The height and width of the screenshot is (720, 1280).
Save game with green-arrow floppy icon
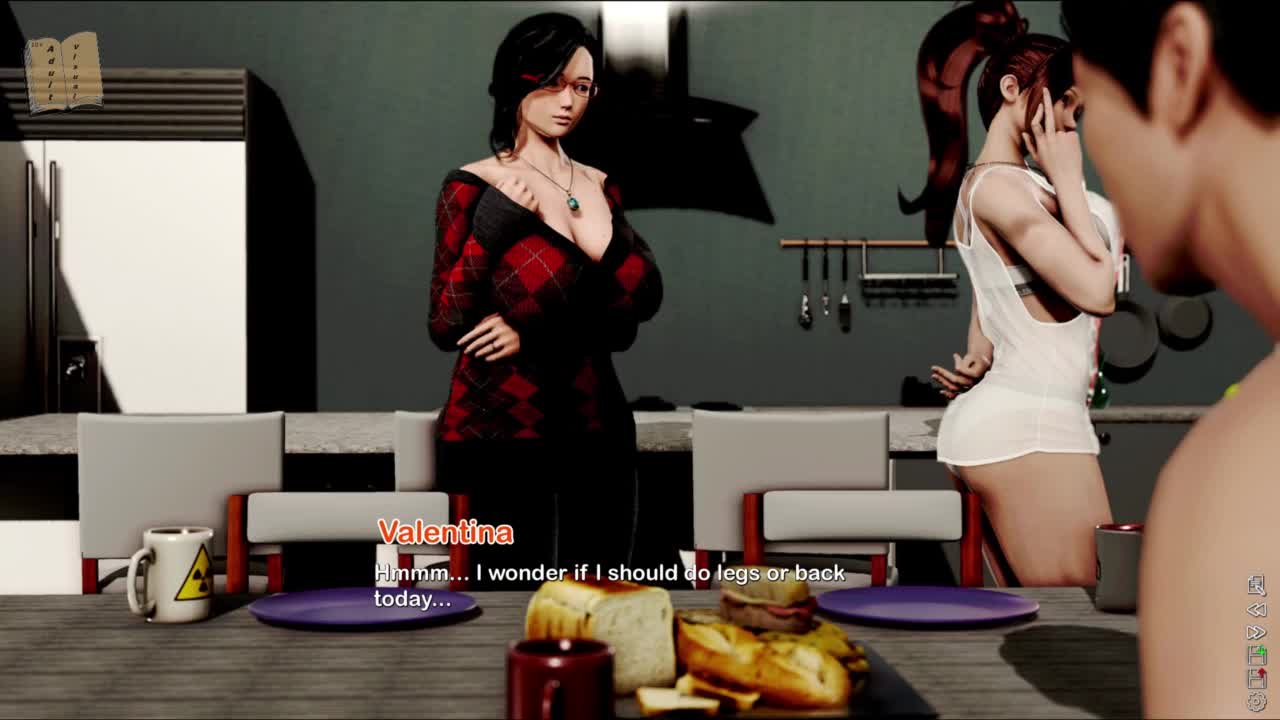tap(1257, 655)
